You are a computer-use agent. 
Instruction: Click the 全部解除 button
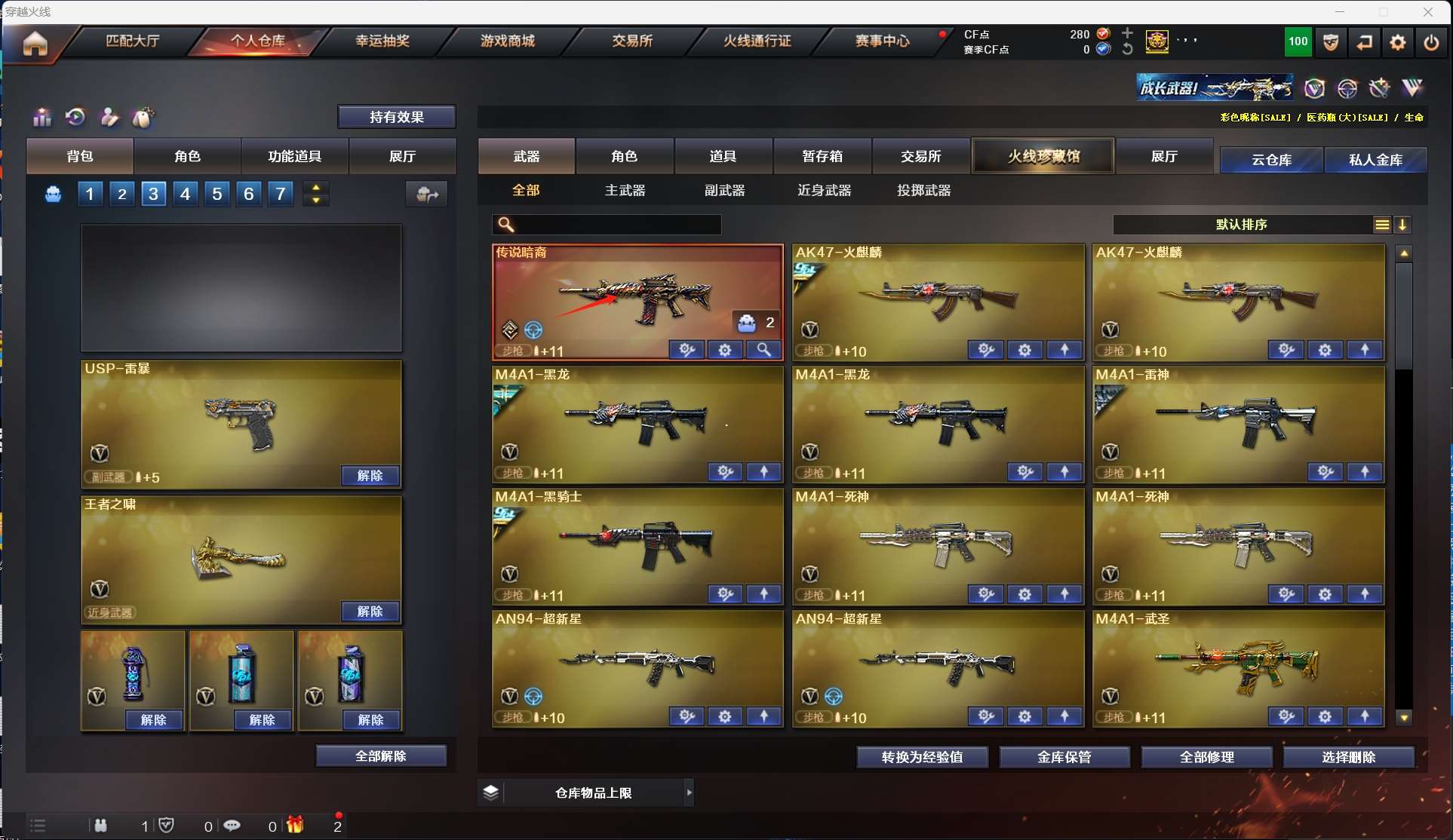pos(381,755)
